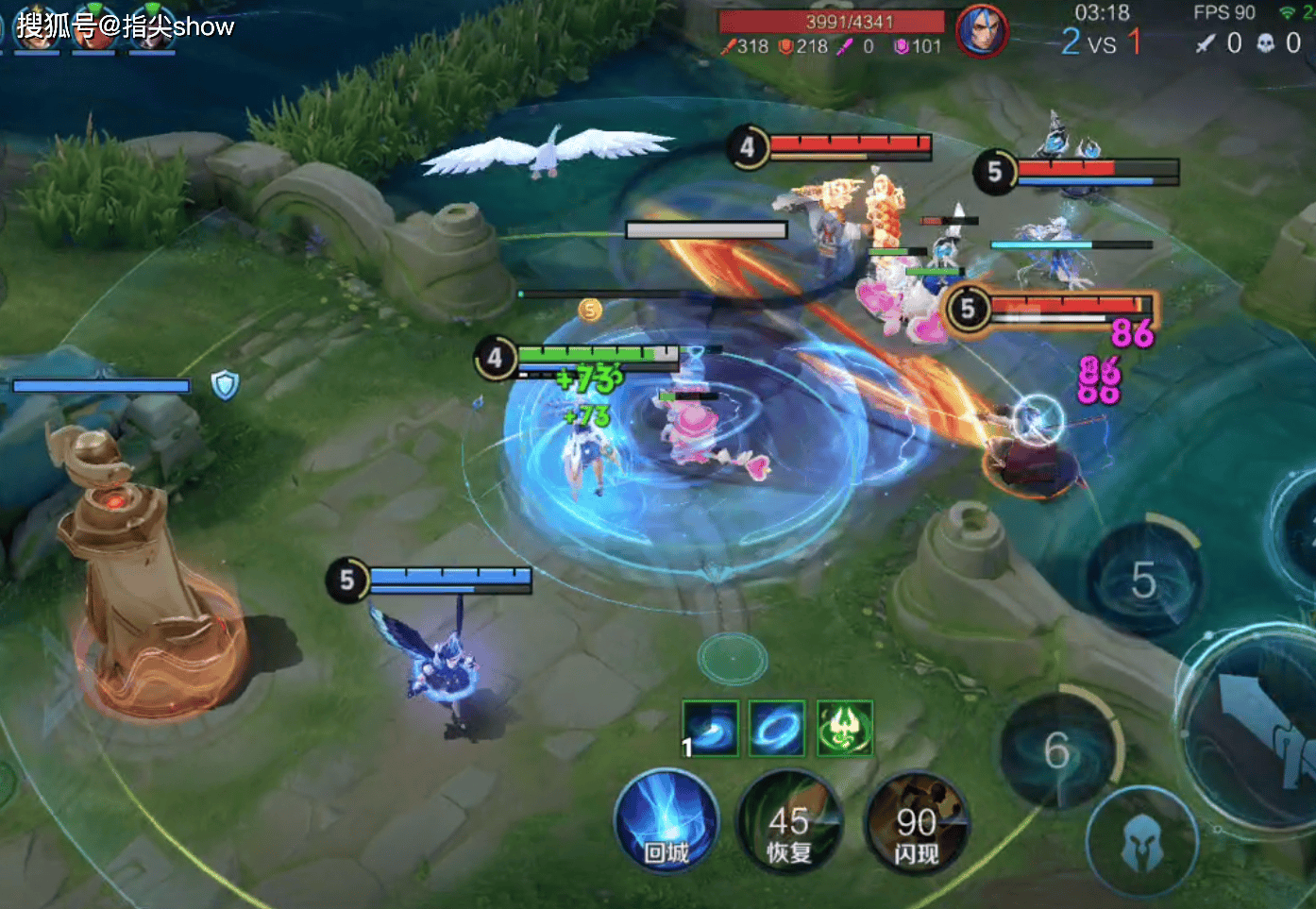
Task: Tap the helmet target-hero button
Action: point(1142,843)
